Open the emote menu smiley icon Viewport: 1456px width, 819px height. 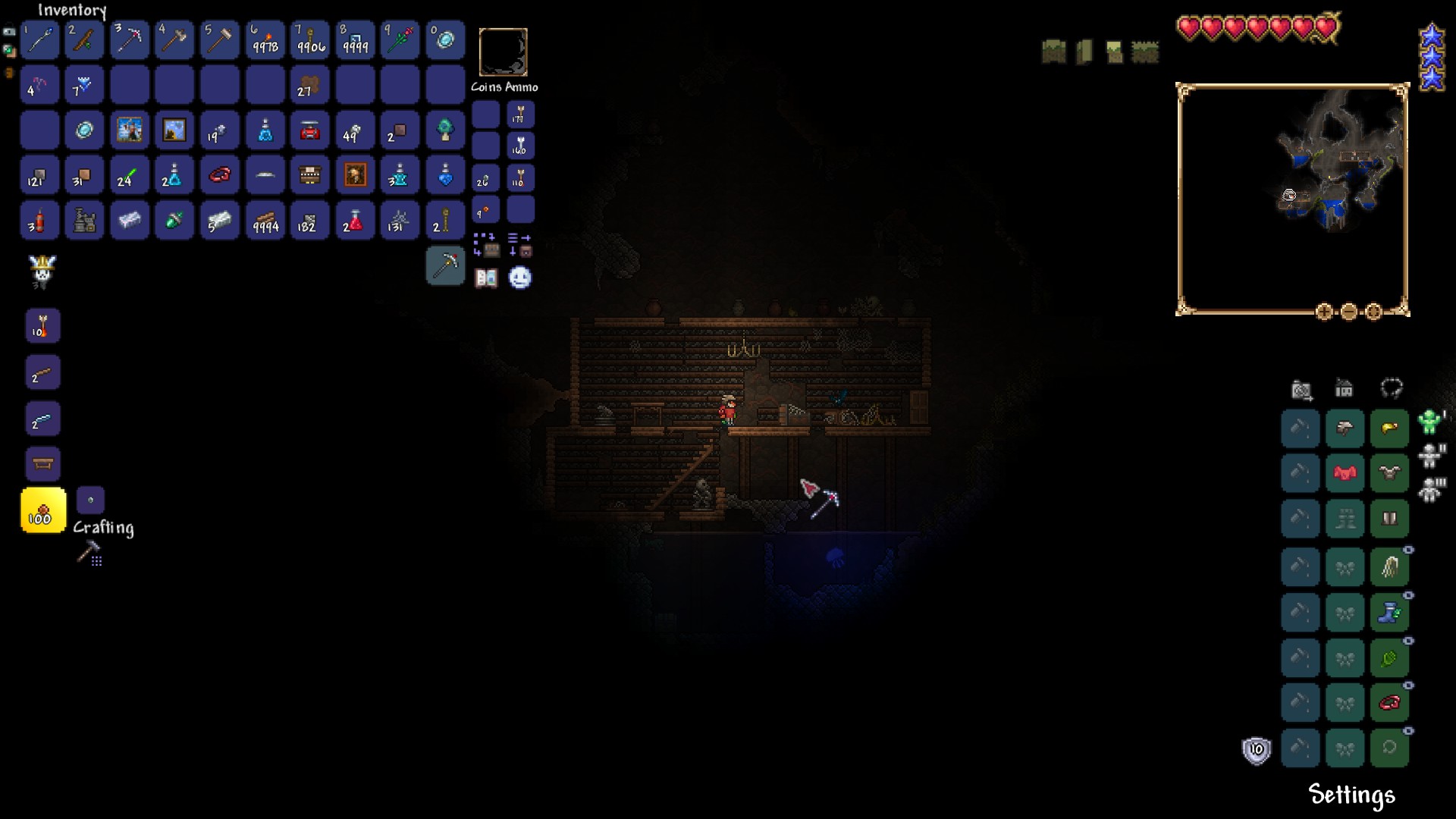click(x=520, y=278)
